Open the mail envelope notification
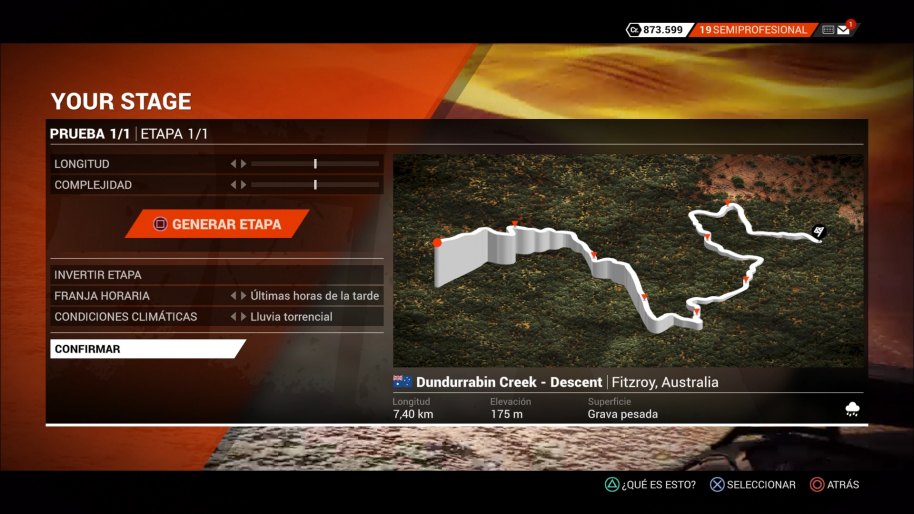 pos(844,30)
